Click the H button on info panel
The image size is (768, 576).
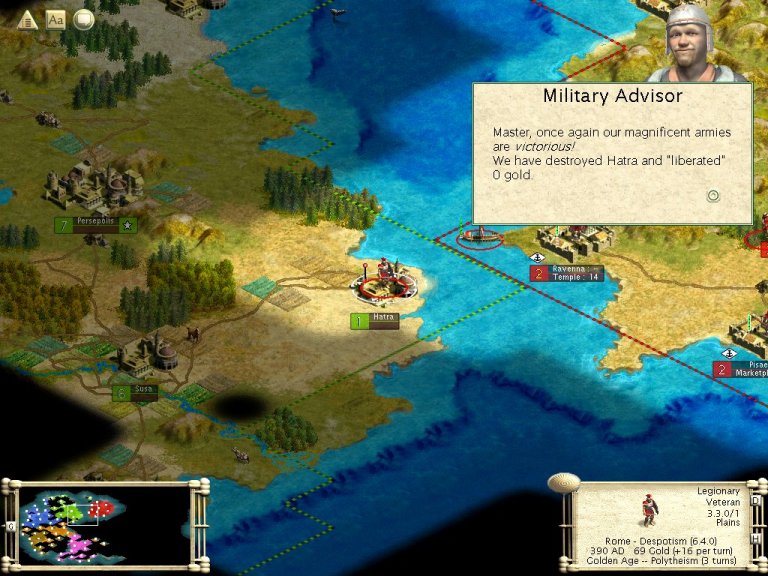(756, 540)
